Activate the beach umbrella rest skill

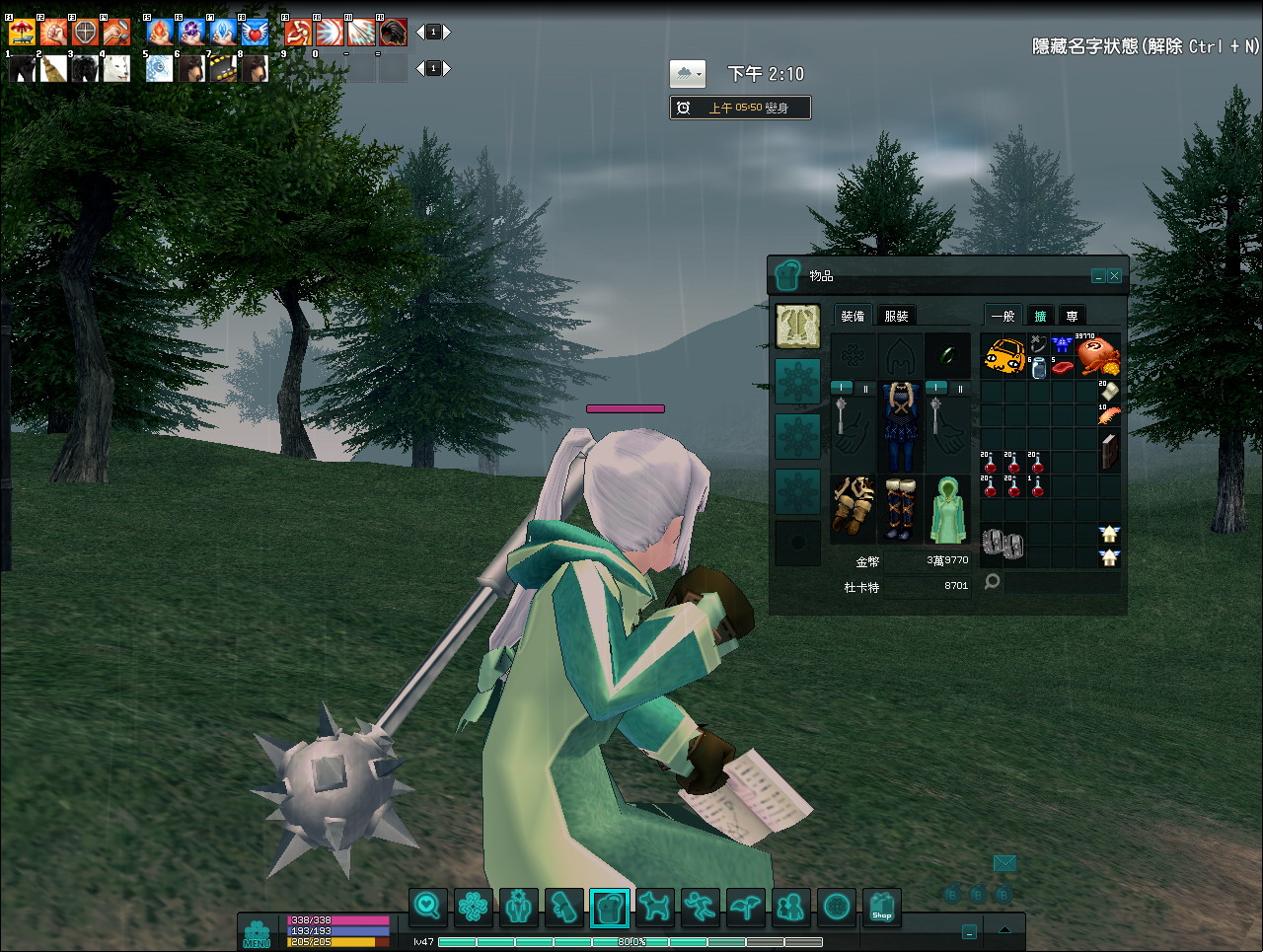(x=22, y=33)
